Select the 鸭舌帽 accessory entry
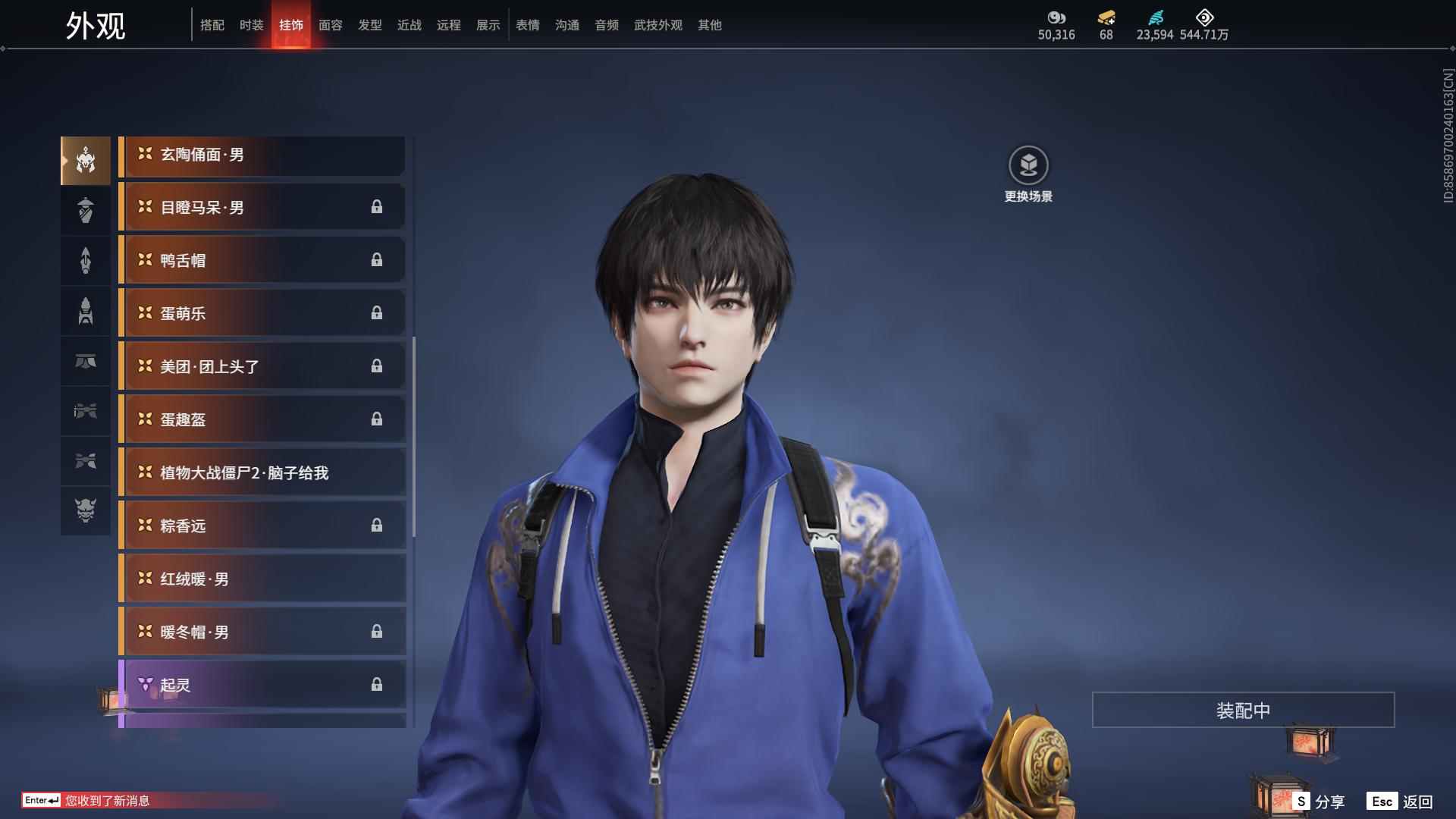 (x=262, y=259)
